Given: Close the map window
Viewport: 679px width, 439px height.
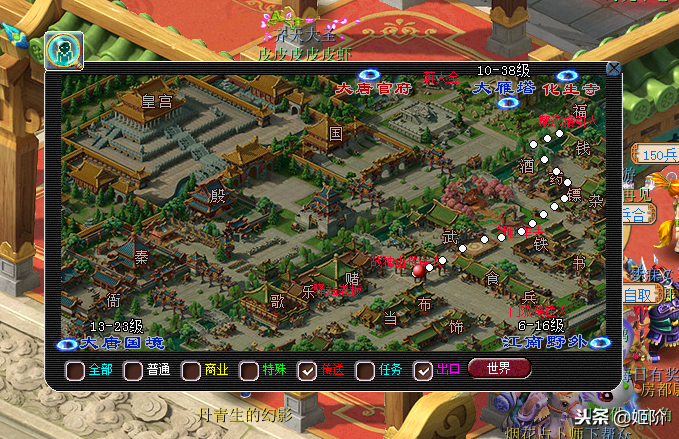Looking at the screenshot, I should pyautogui.click(x=613, y=69).
